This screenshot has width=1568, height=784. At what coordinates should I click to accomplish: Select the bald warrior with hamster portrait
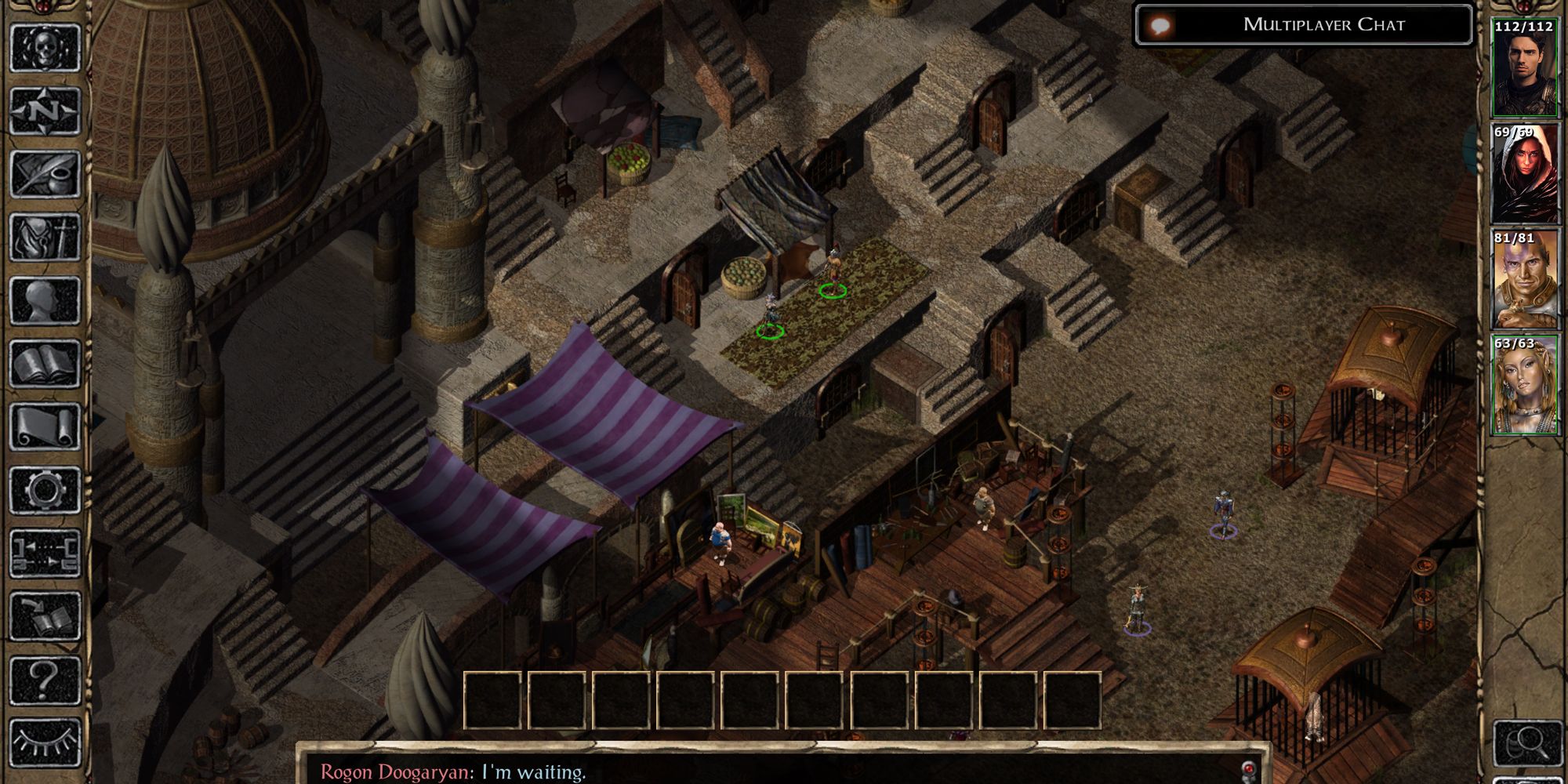point(1524,279)
